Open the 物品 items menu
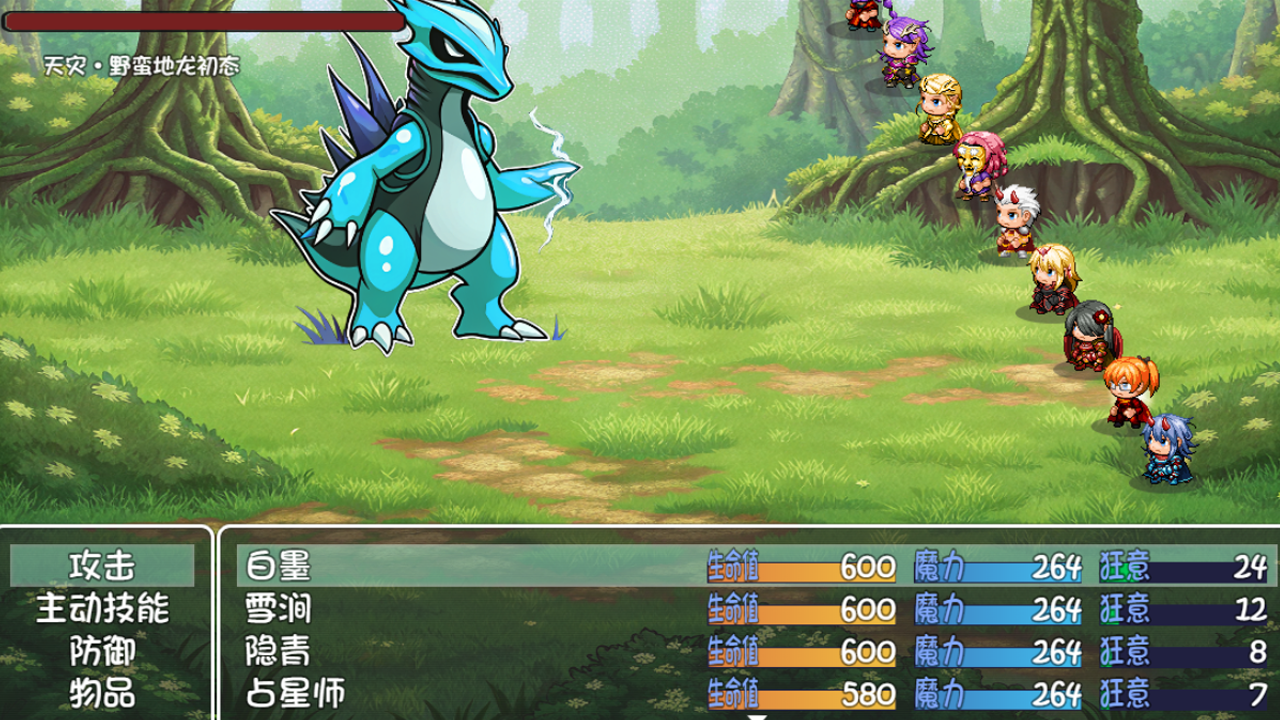The height and width of the screenshot is (720, 1280). [102, 693]
